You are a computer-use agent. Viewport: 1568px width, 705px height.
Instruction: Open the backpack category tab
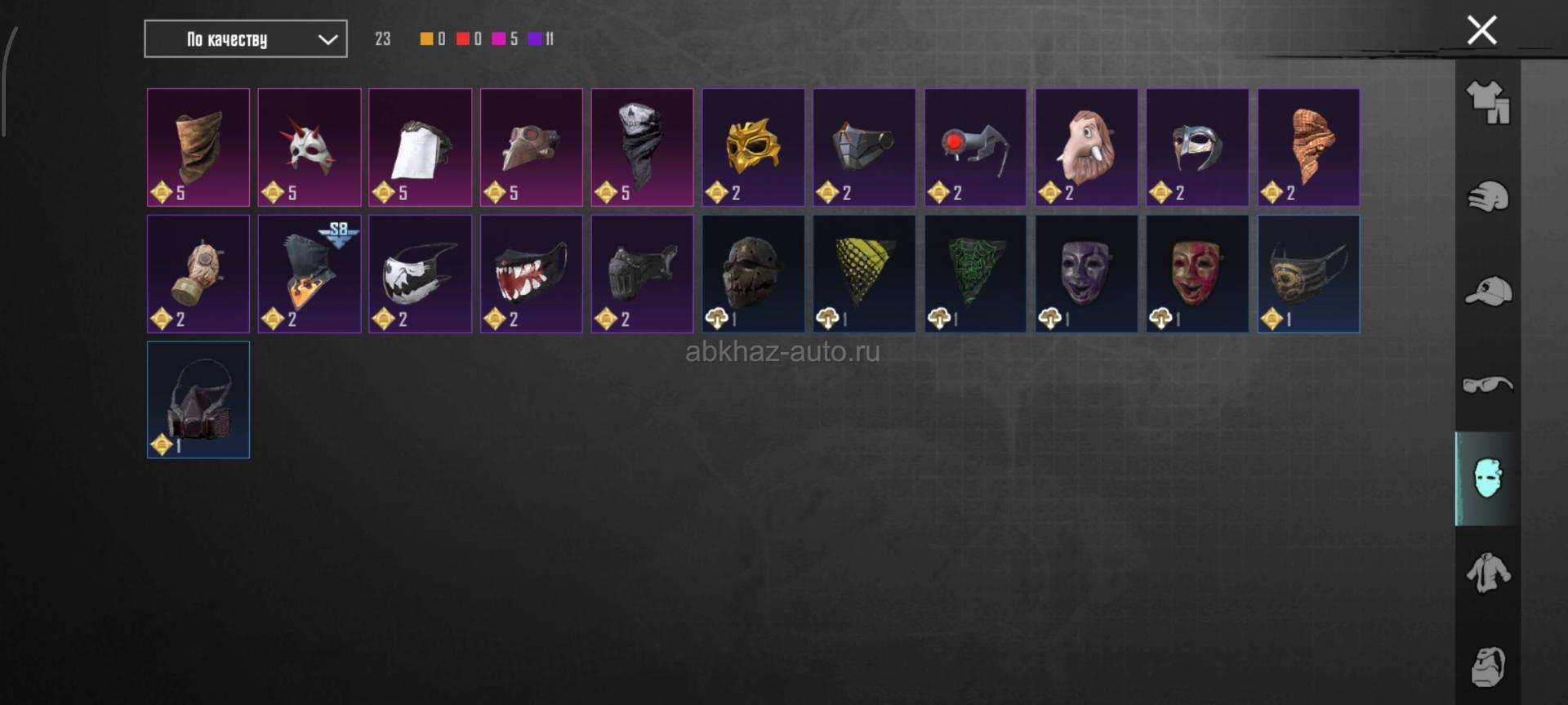tap(1488, 666)
